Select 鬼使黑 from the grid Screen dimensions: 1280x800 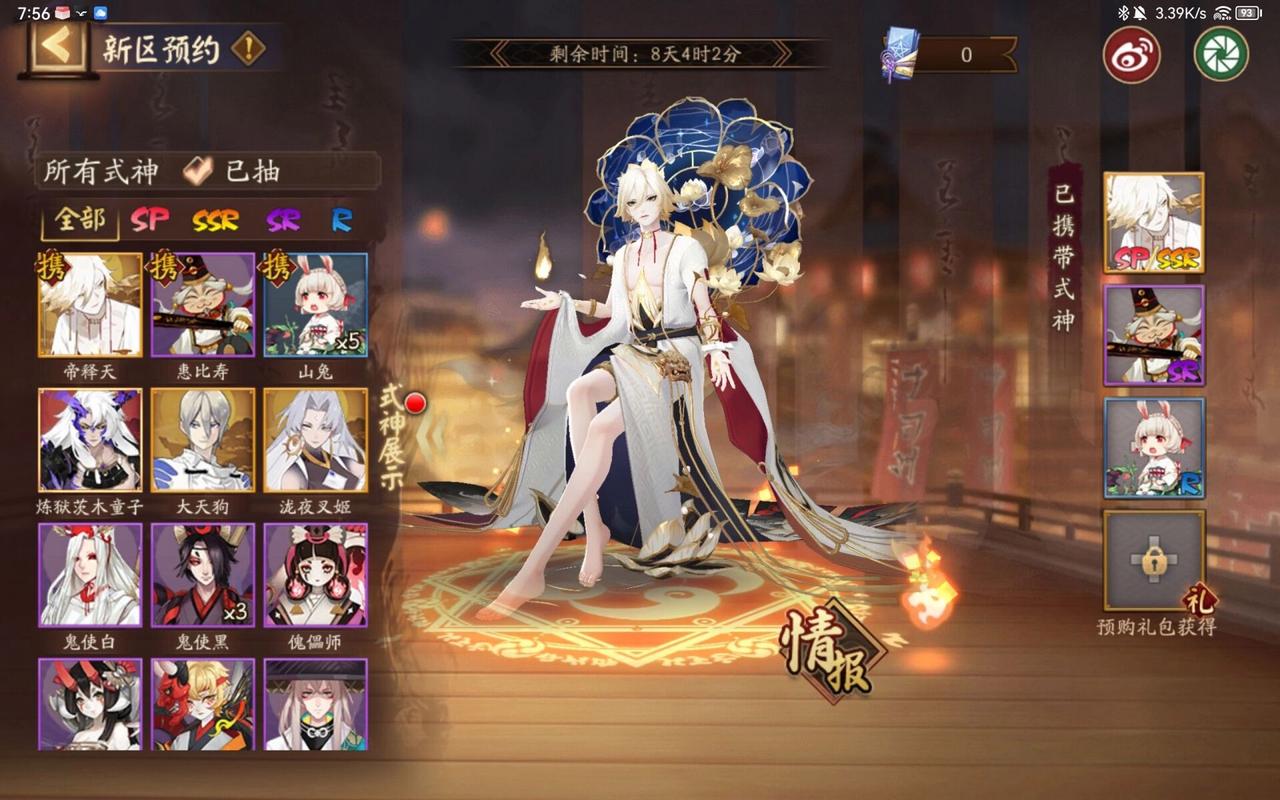click(x=203, y=575)
